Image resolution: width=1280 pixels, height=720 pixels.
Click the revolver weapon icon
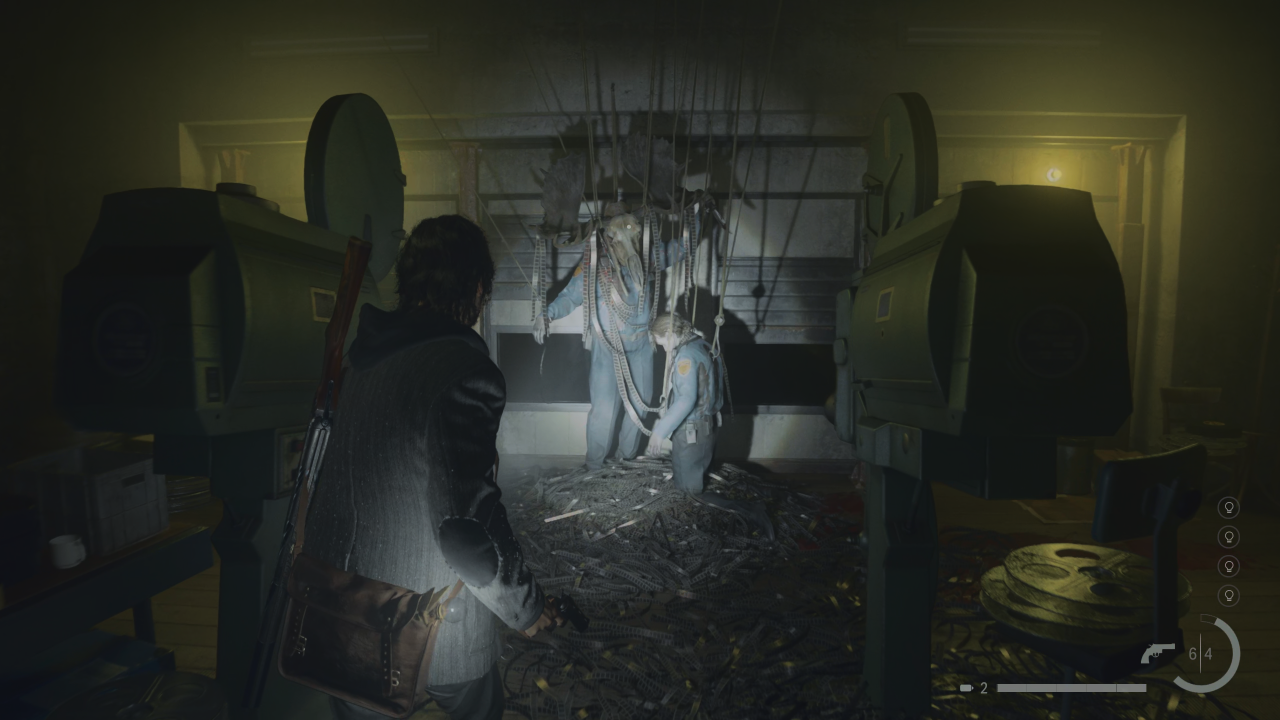tap(1160, 653)
